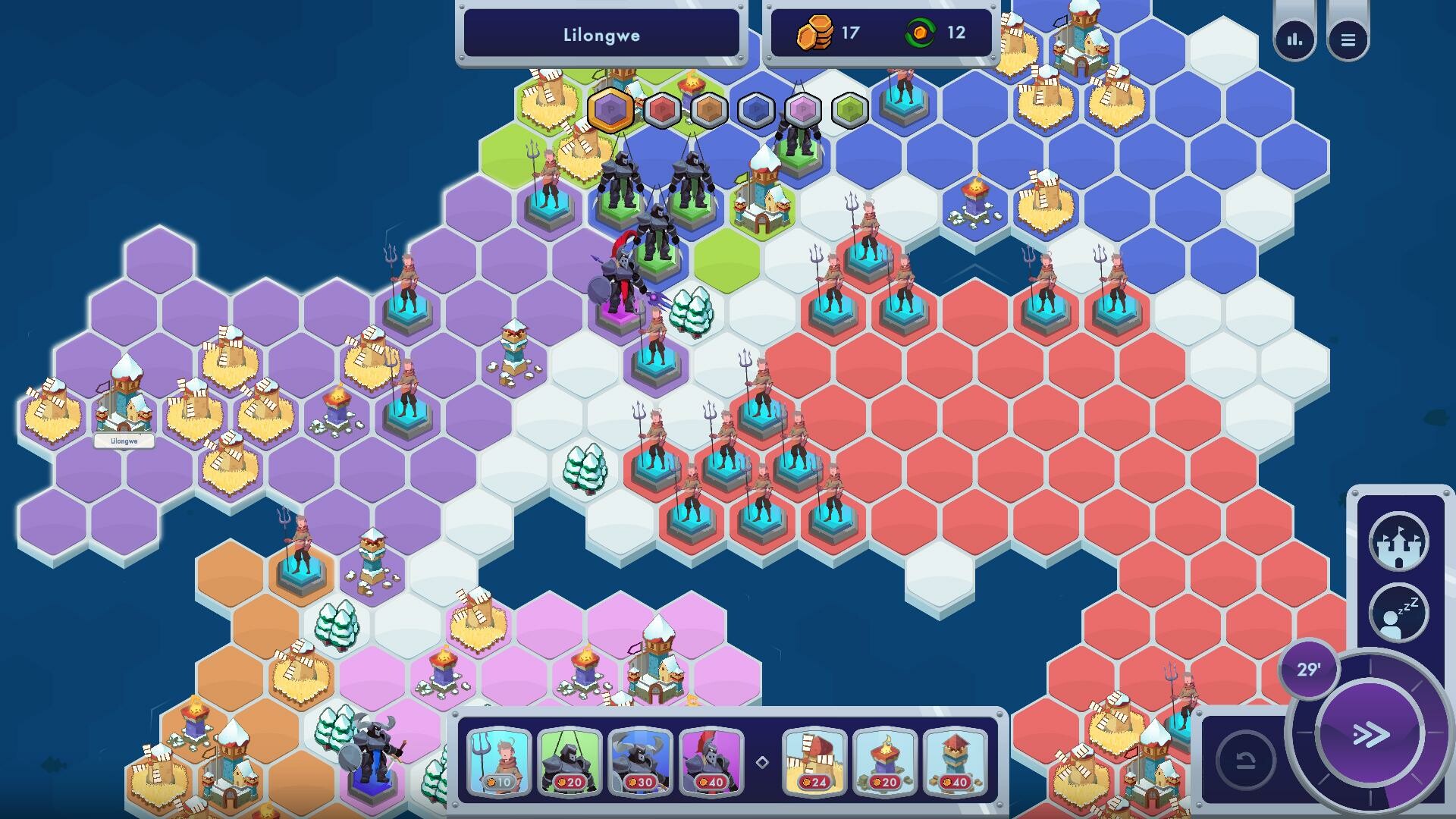Select the purple player hexagon badge
Screen dimensions: 1456x819
pyautogui.click(x=608, y=110)
